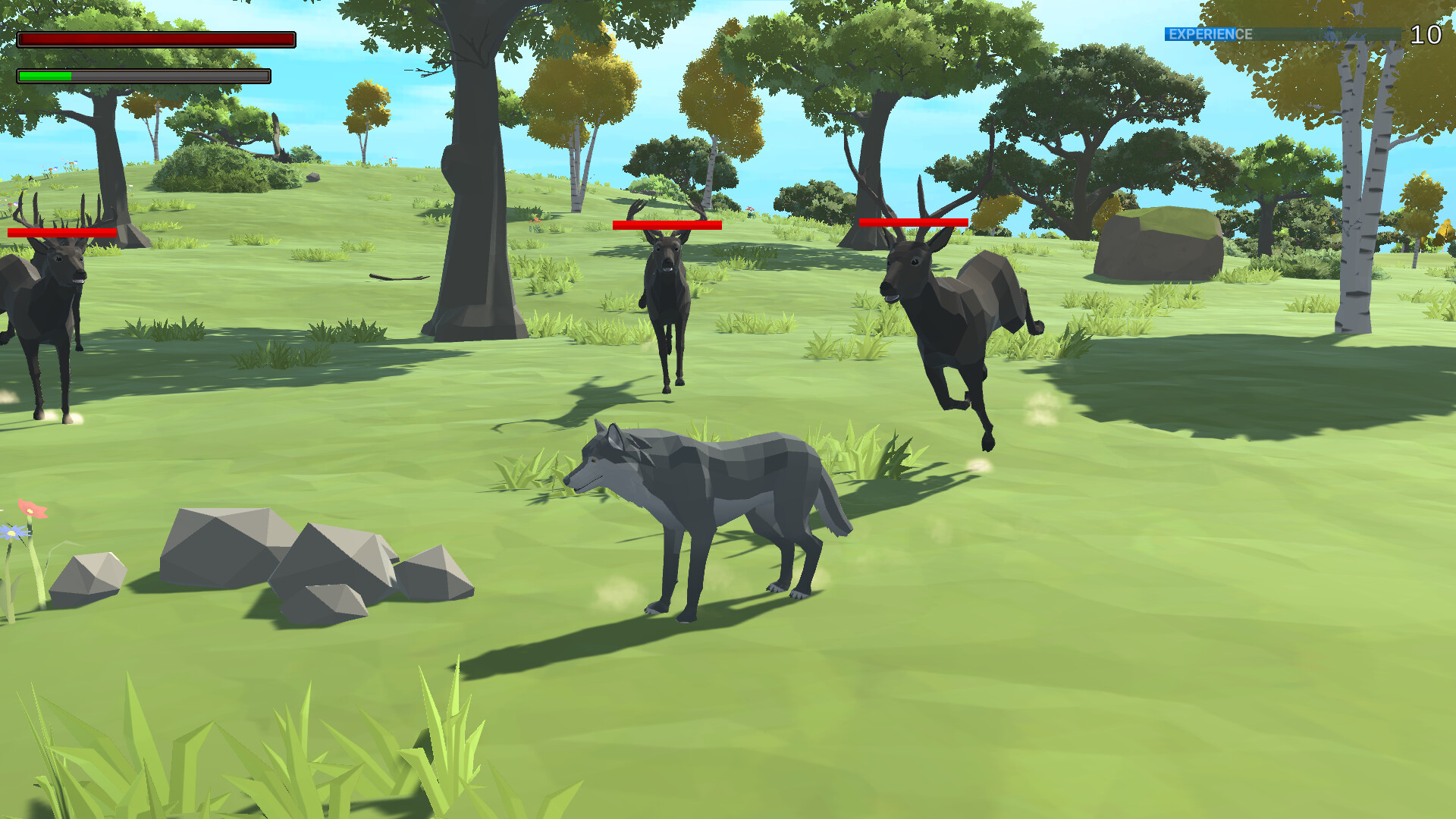
Task: Click the red health bar above the middle deer
Action: point(666,224)
